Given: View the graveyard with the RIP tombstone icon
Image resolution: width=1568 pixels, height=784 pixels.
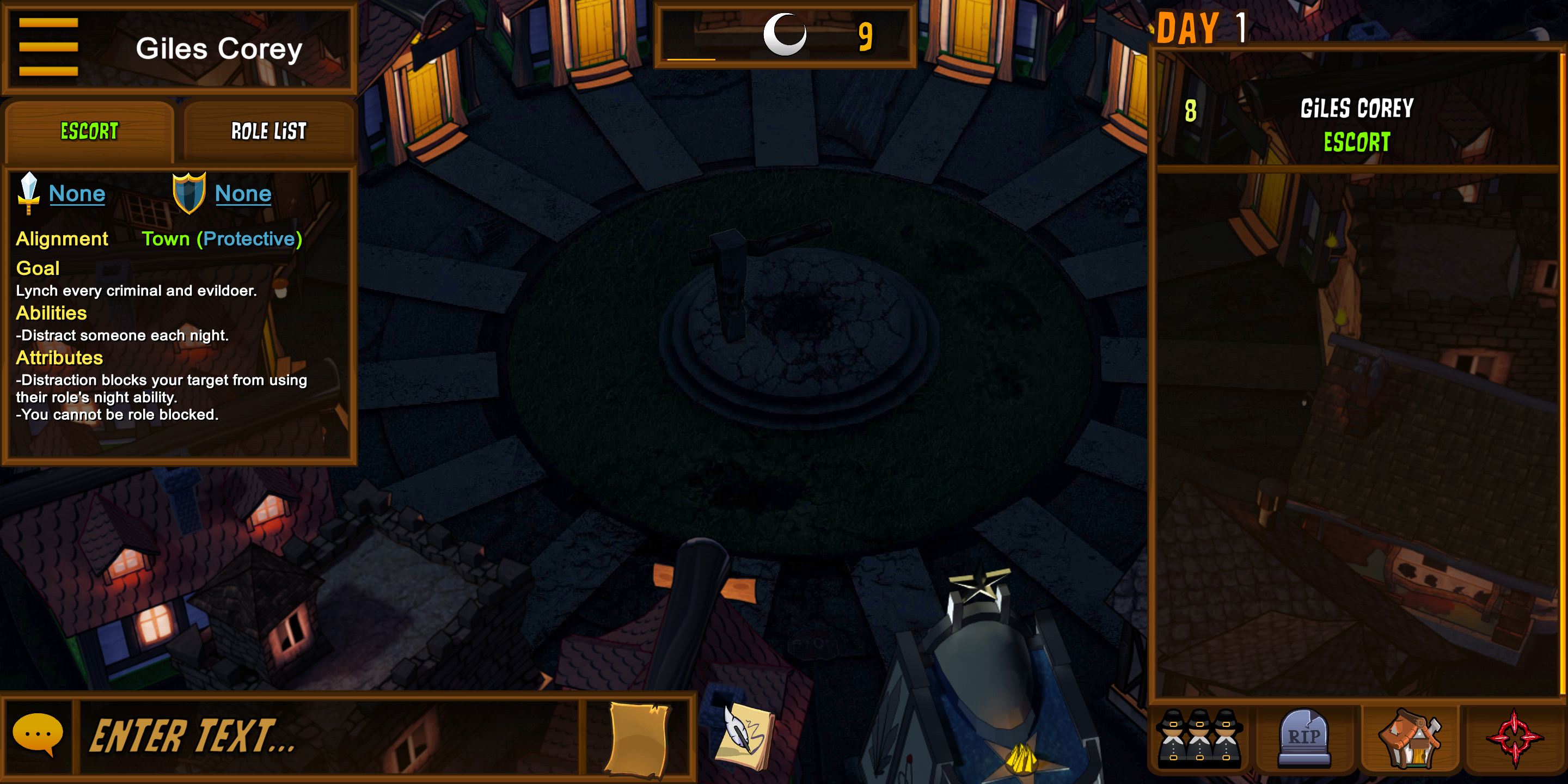Looking at the screenshot, I should (x=1304, y=738).
